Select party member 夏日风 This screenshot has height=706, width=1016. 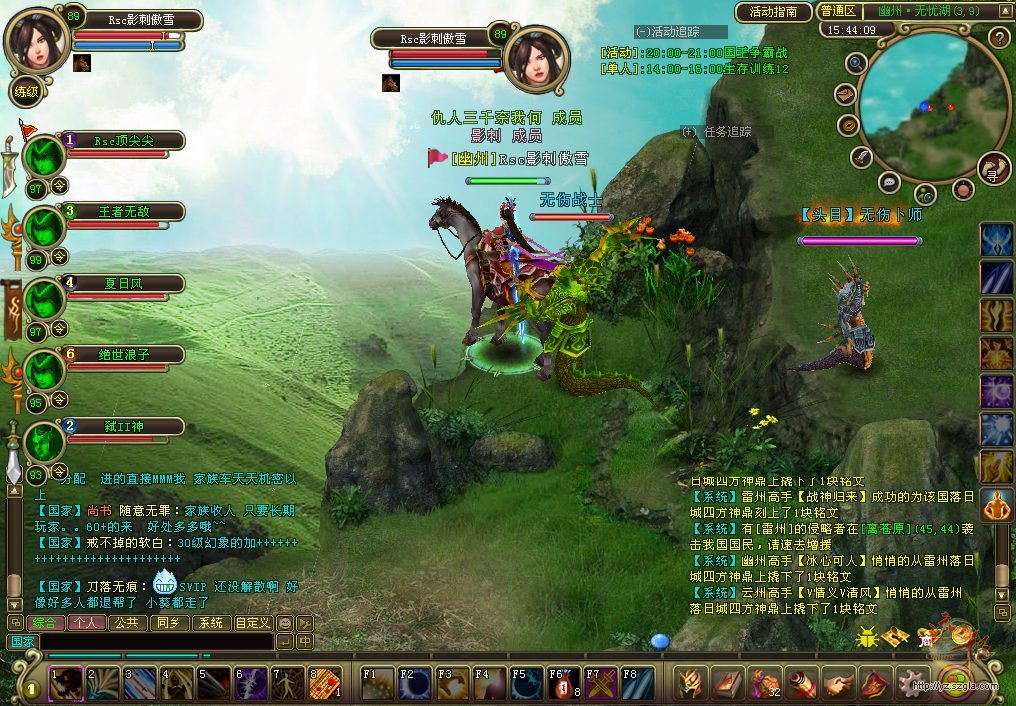[125, 283]
